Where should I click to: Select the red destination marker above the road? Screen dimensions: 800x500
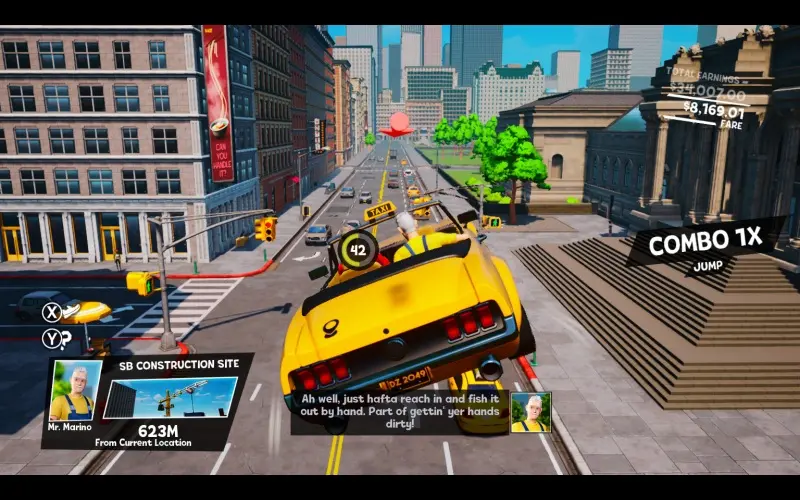coord(400,124)
